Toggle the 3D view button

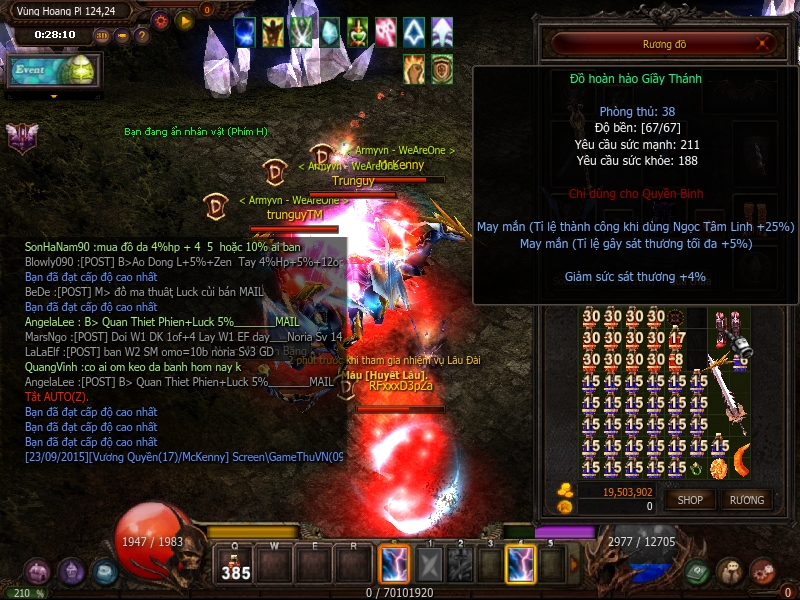[x=101, y=35]
